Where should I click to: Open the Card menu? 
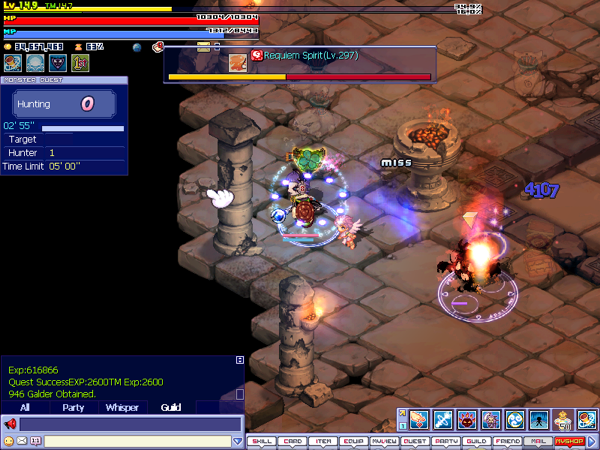tap(292, 440)
